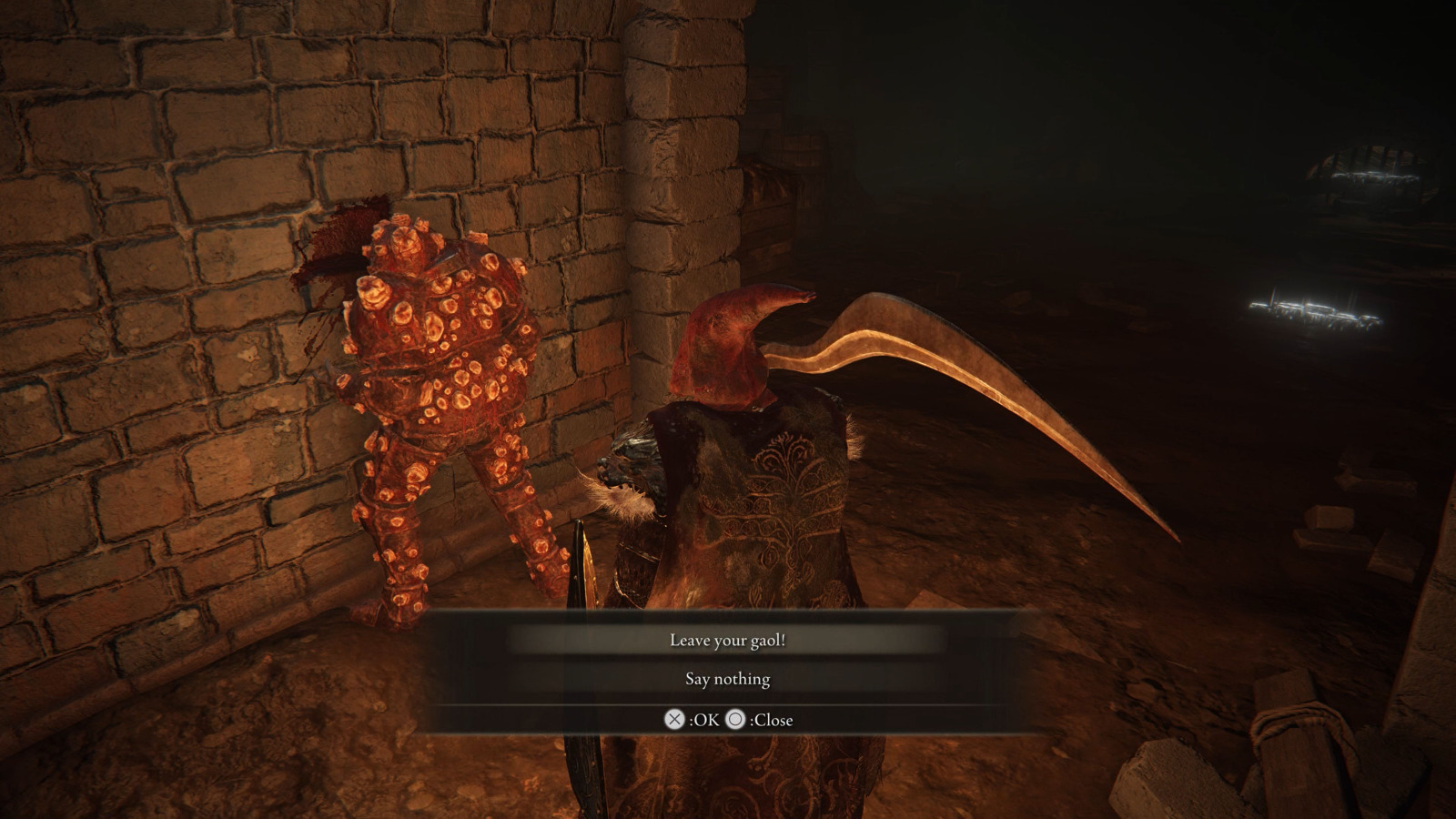Screen dimensions: 1456x819
Task: Choose the "Leave your gaol!" dialogue option
Action: (x=727, y=641)
